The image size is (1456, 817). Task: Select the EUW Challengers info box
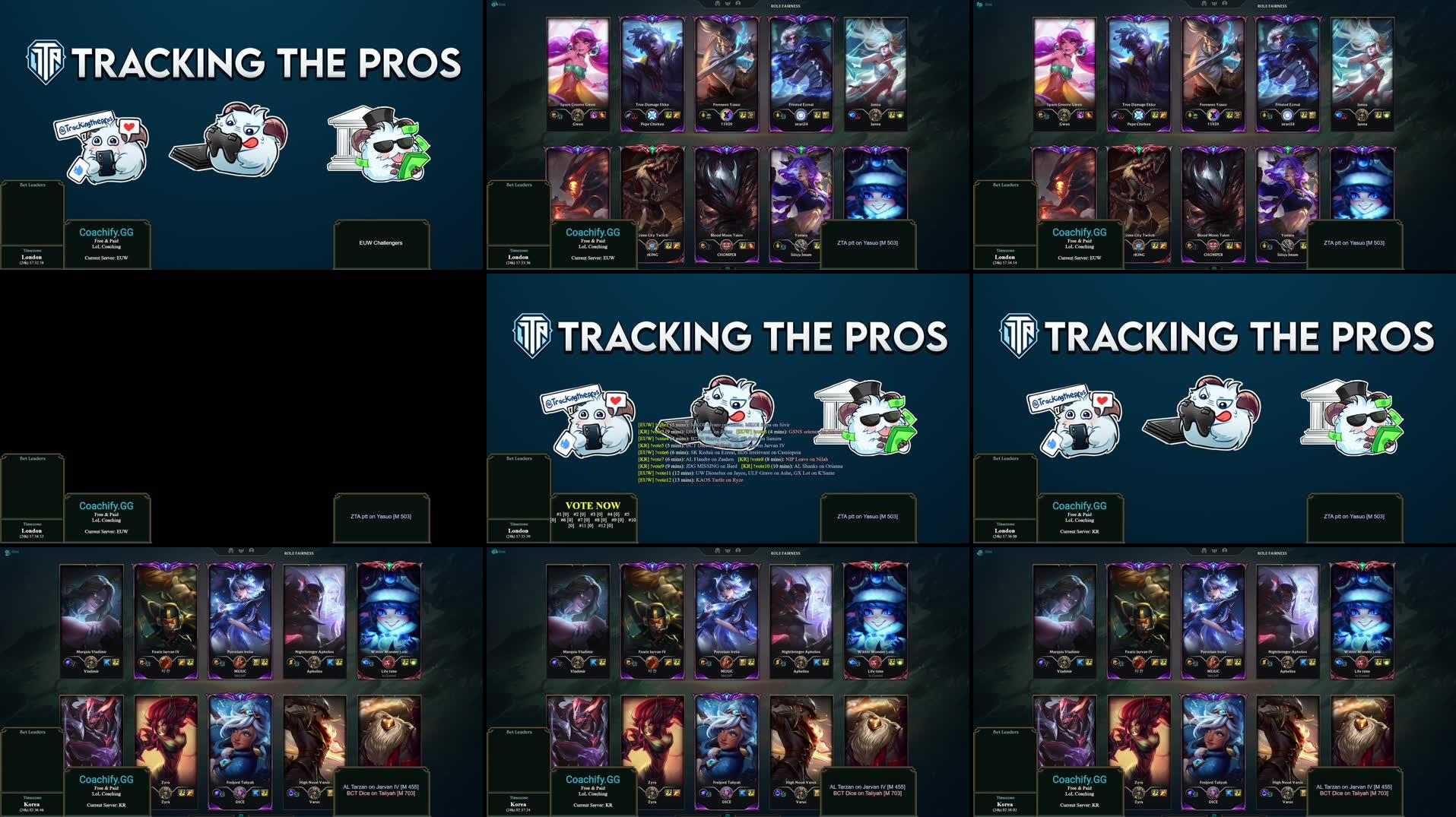tap(381, 243)
